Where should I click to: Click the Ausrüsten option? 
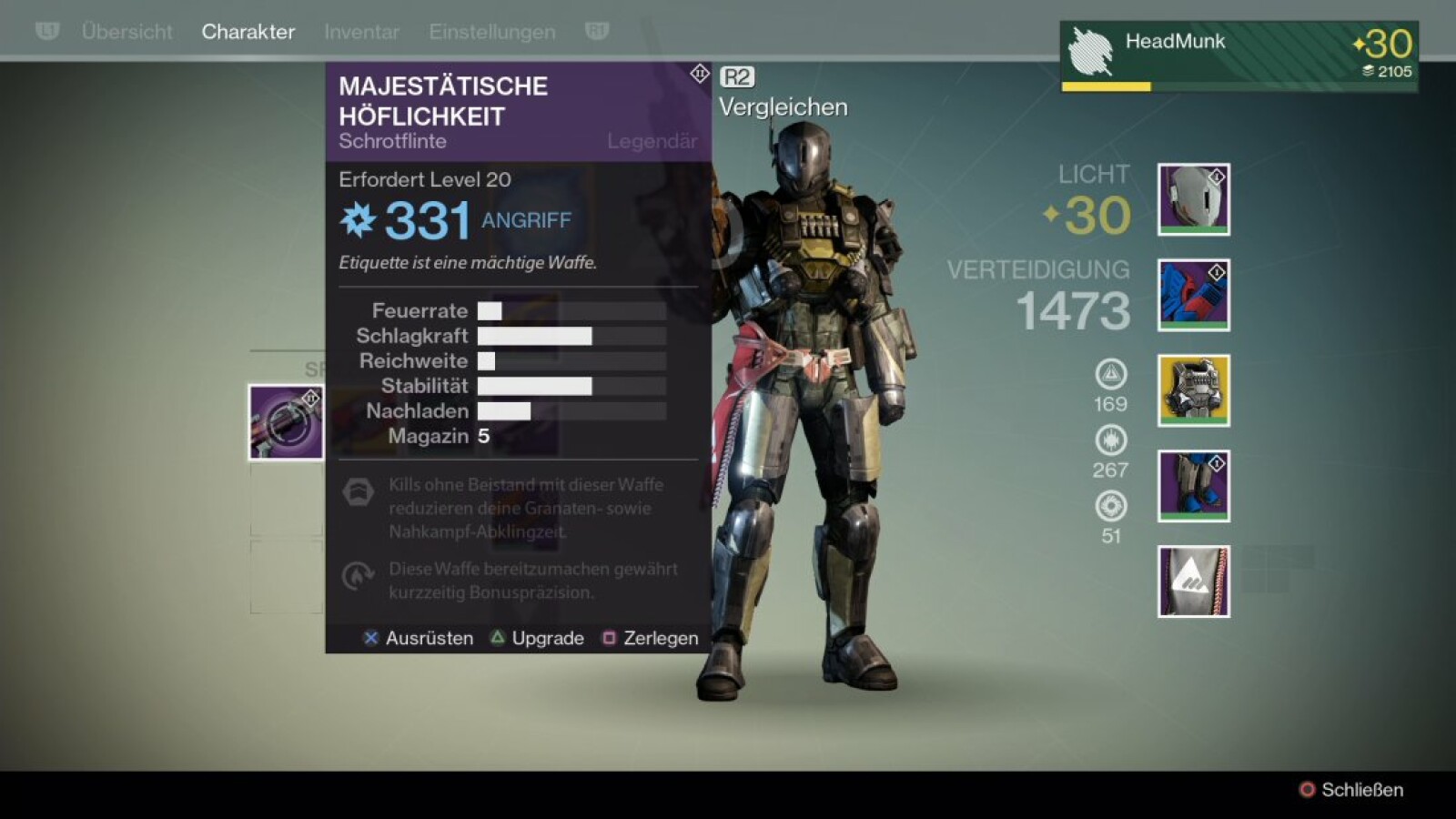click(419, 638)
